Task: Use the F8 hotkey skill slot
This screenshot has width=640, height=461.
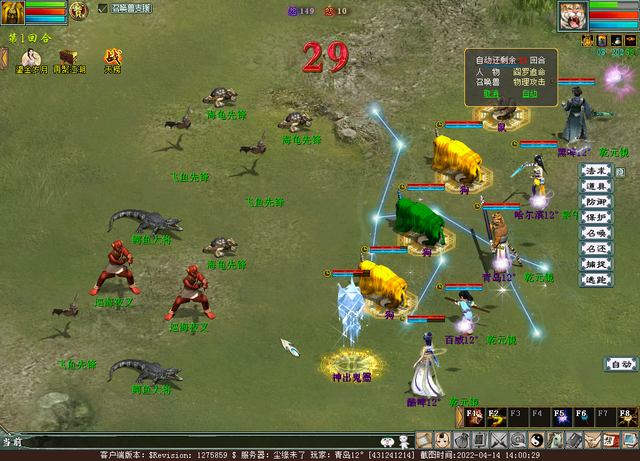Action: (x=626, y=416)
